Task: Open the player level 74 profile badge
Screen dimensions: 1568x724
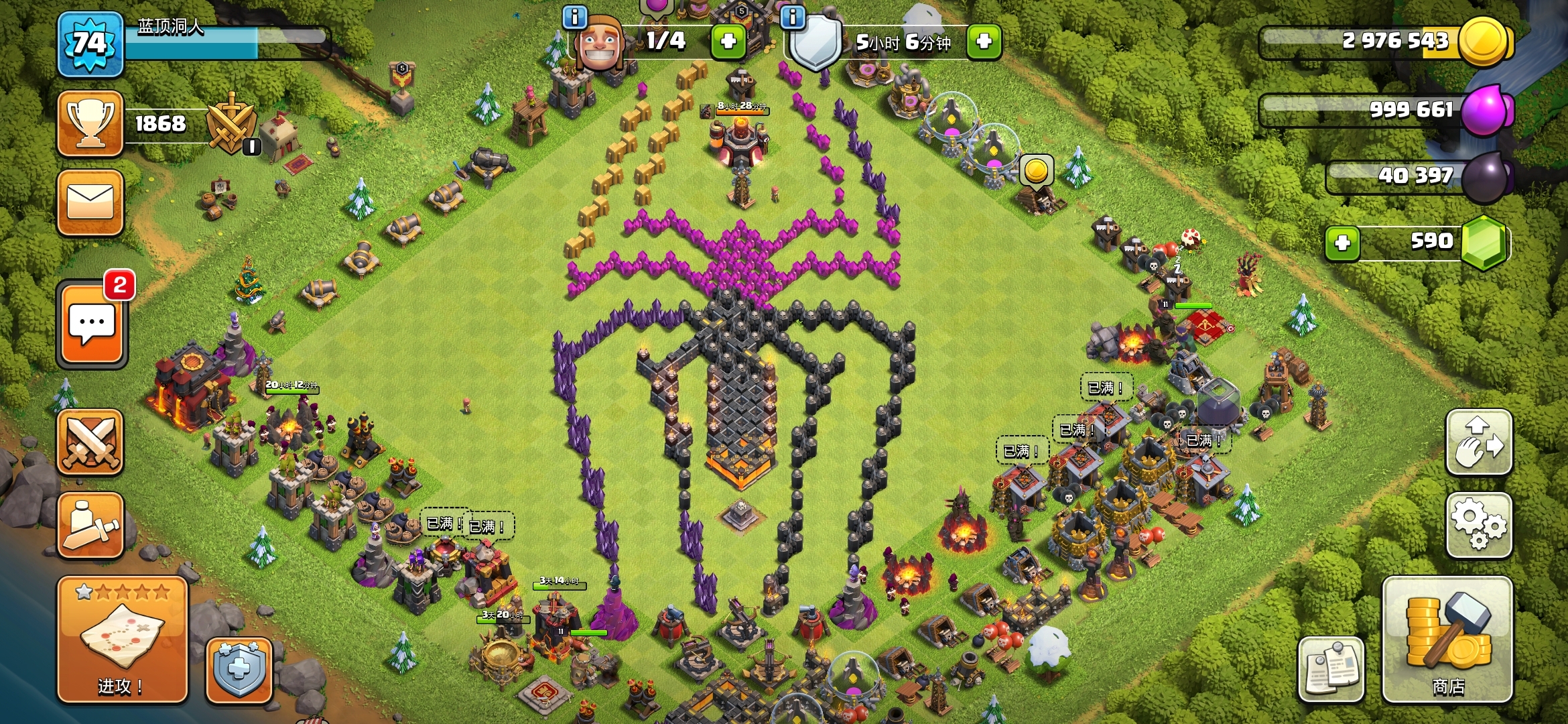Action: [x=90, y=44]
